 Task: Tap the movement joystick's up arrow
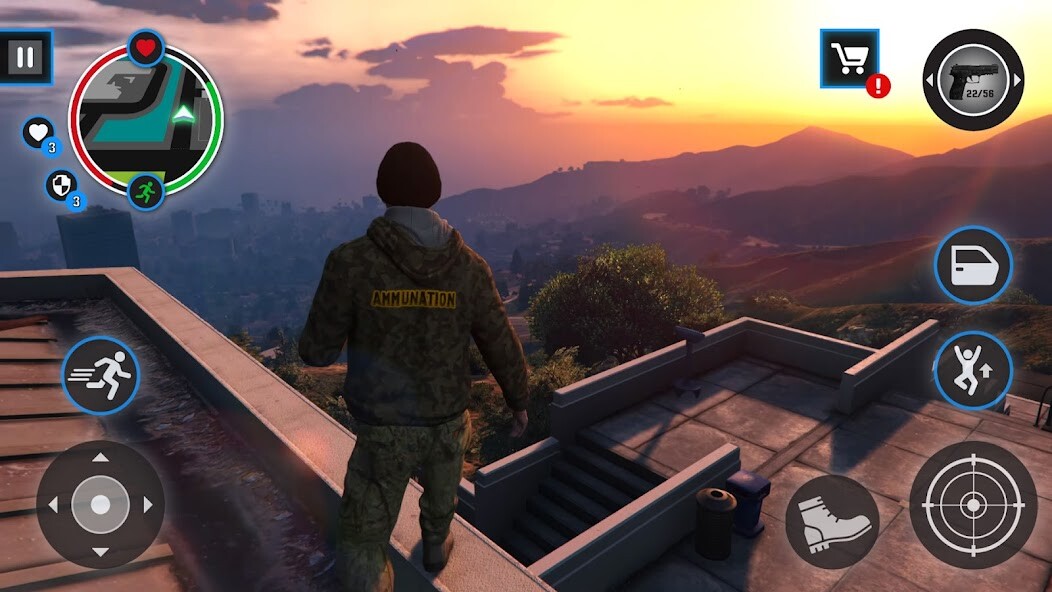click(x=100, y=459)
